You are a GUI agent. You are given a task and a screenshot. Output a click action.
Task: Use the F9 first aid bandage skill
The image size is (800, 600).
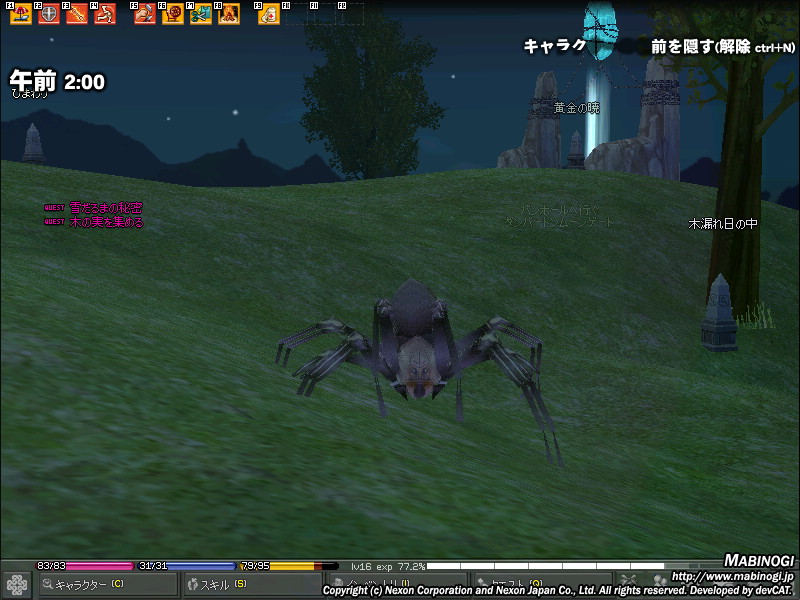coord(269,15)
